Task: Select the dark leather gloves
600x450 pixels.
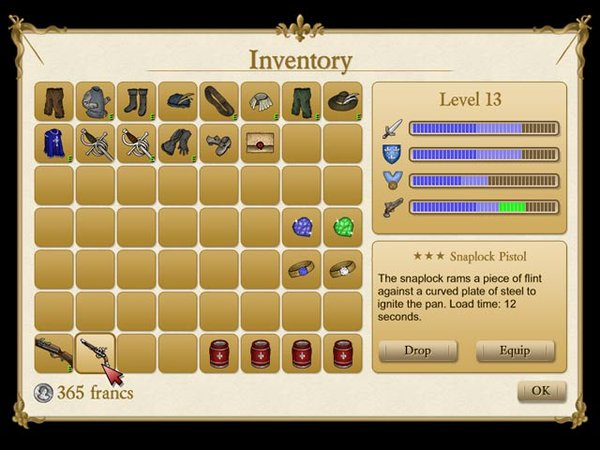Action: 178,143
